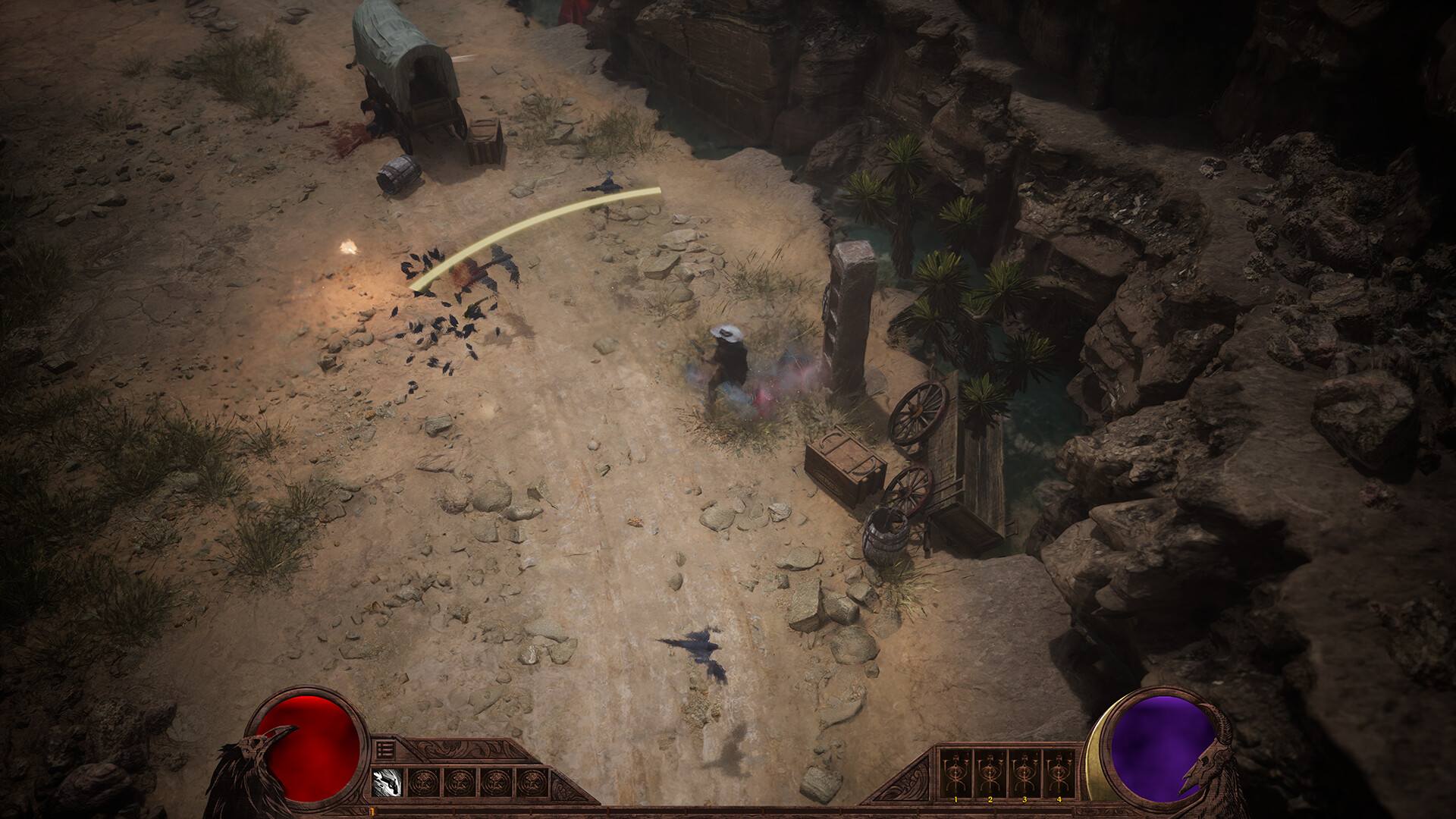Click the experience bar at the screen bottom
The image size is (1456, 819).
tap(728, 811)
